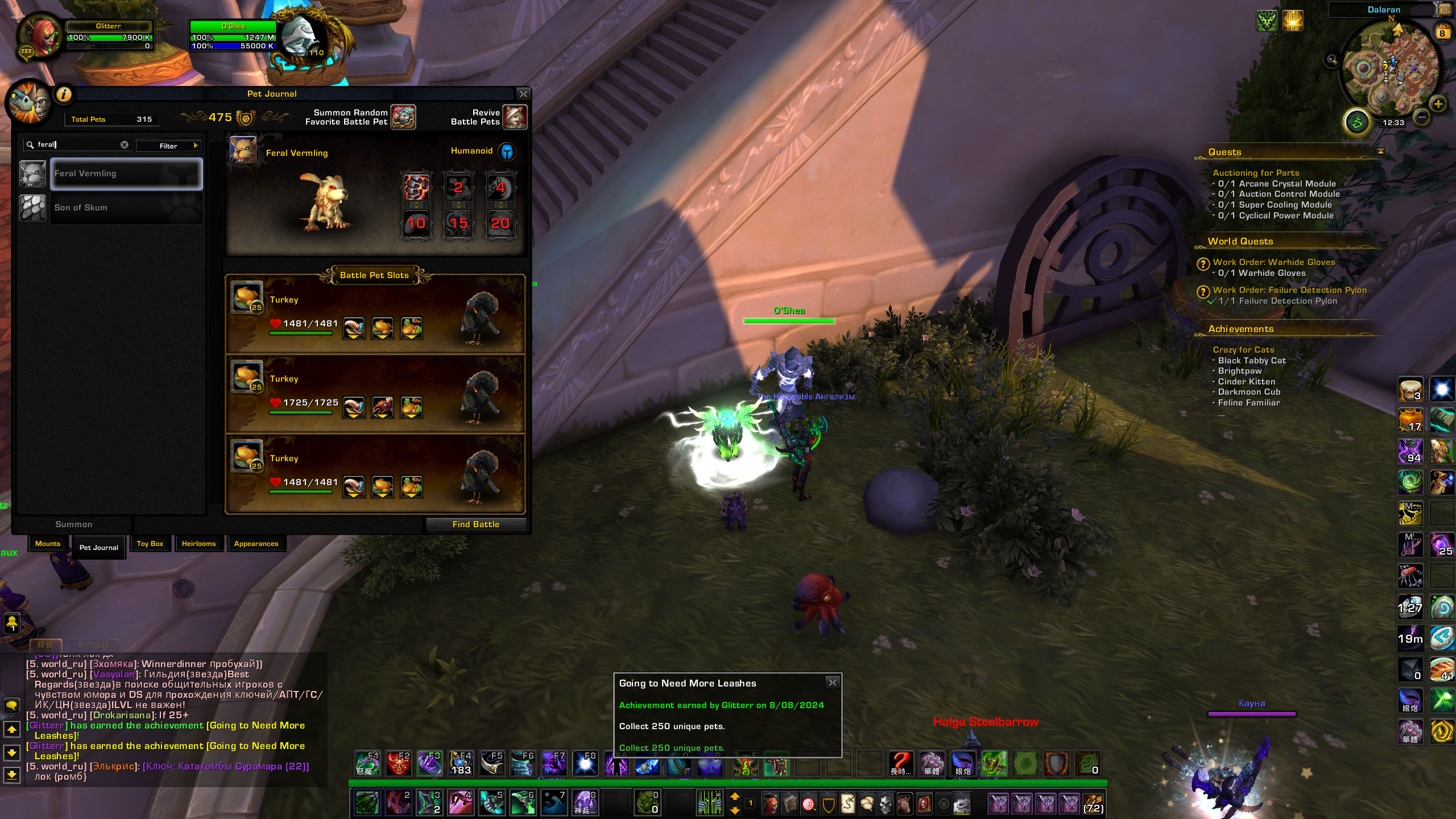Close the Going to Need More Leashes tooltip
This screenshot has height=819, width=1456.
click(832, 682)
